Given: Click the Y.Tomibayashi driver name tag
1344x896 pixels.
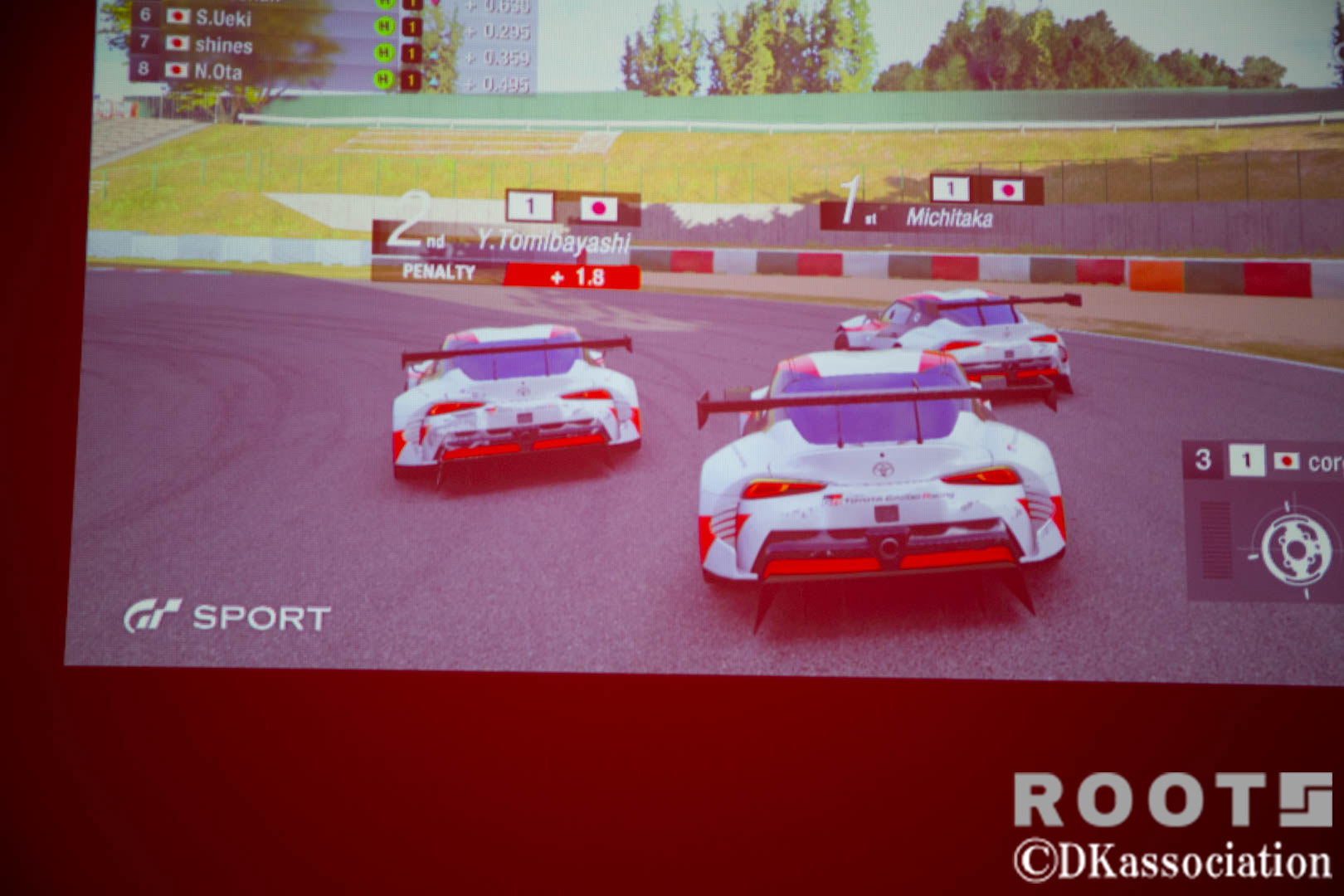Looking at the screenshot, I should coord(553,241).
